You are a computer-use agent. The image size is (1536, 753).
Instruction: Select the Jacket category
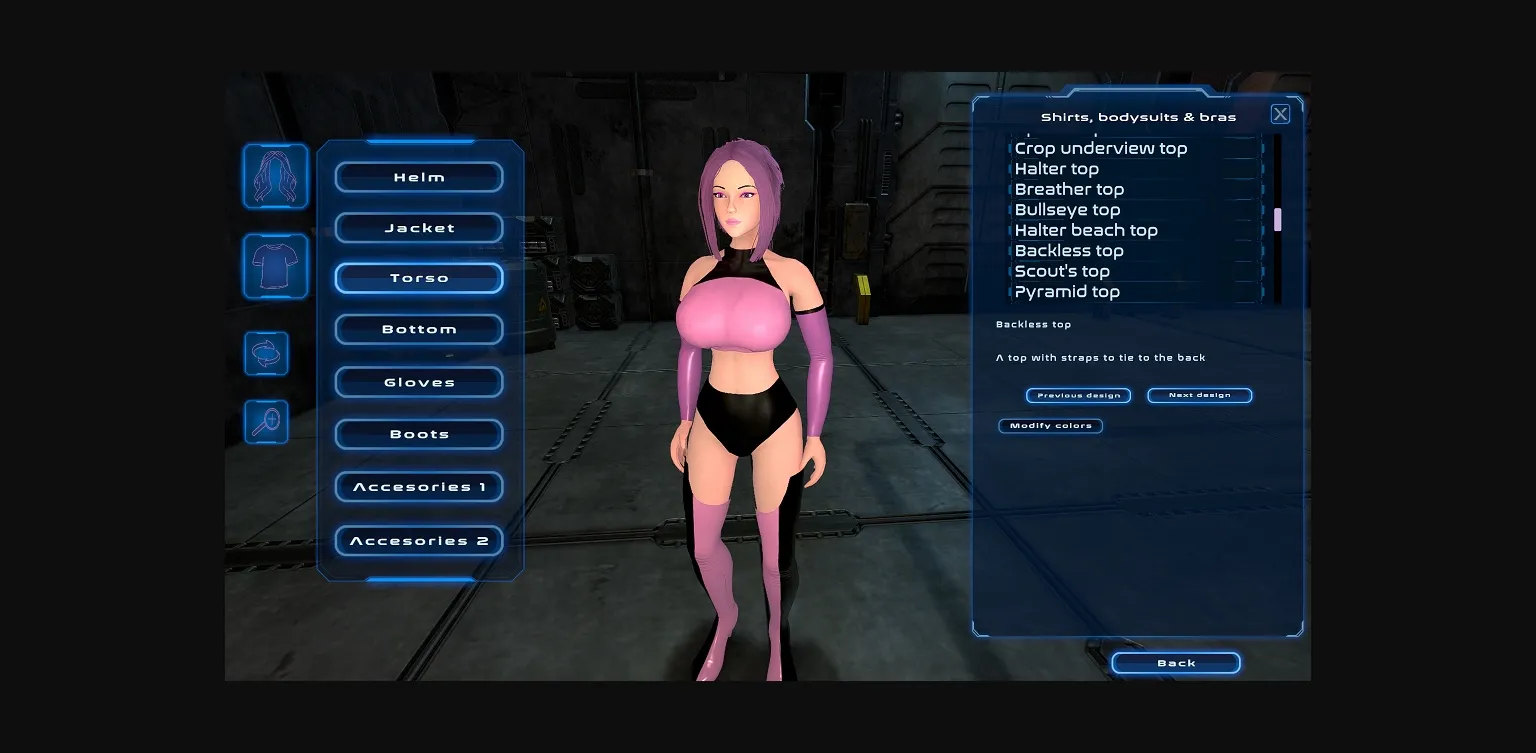pos(419,228)
